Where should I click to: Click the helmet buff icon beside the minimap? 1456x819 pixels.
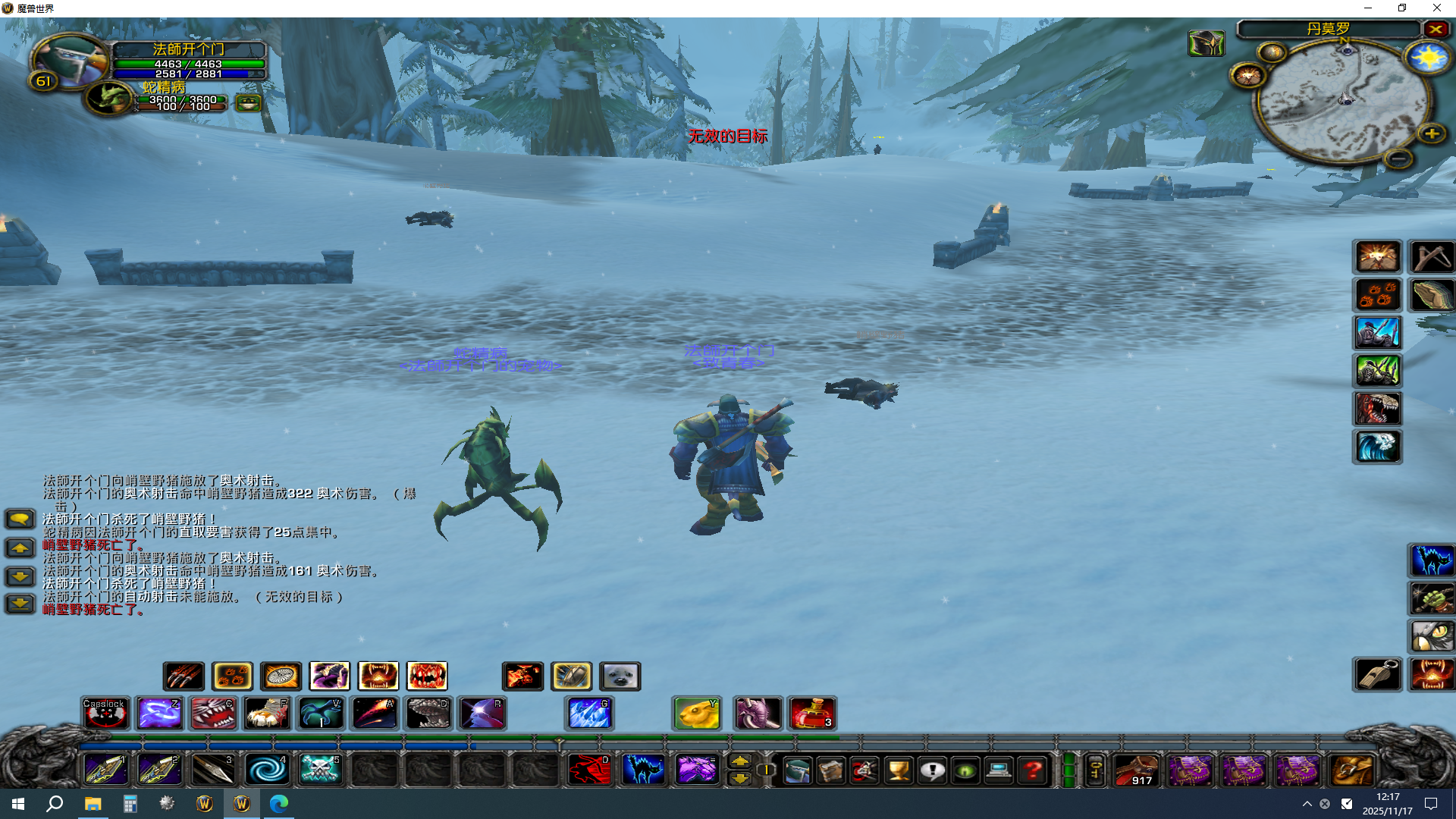pyautogui.click(x=1206, y=43)
